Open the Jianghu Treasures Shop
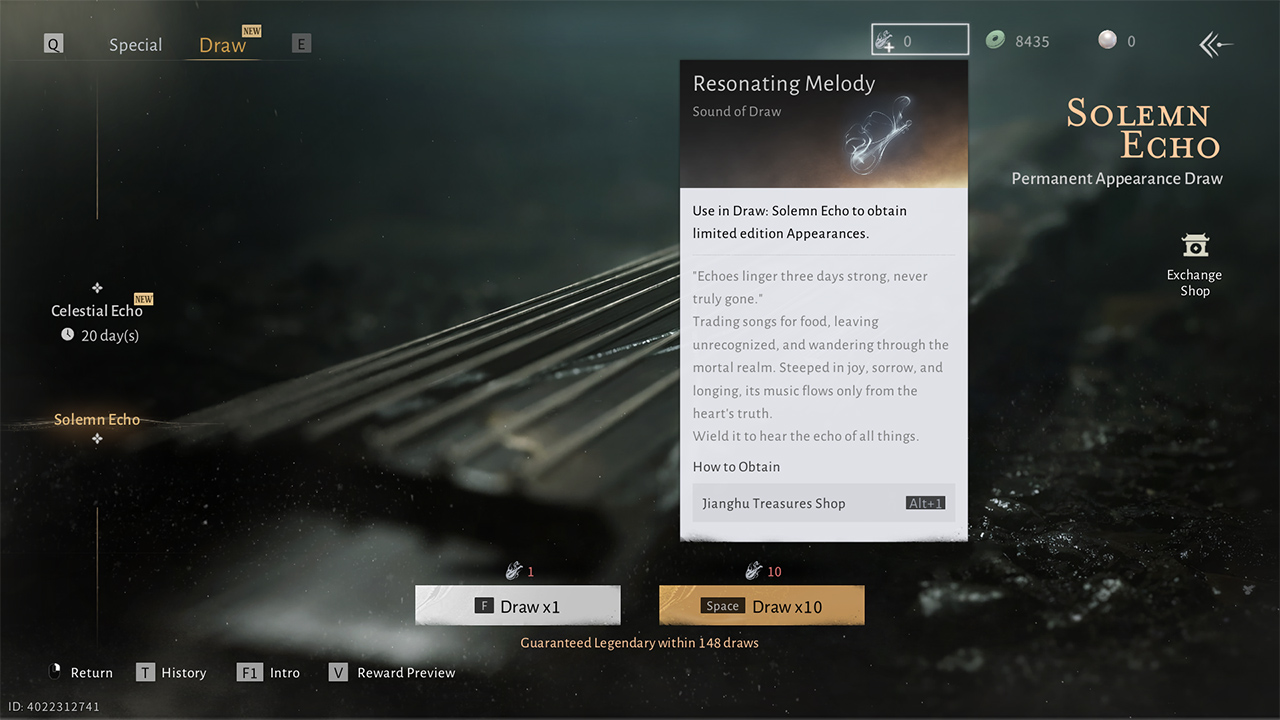 (x=823, y=503)
